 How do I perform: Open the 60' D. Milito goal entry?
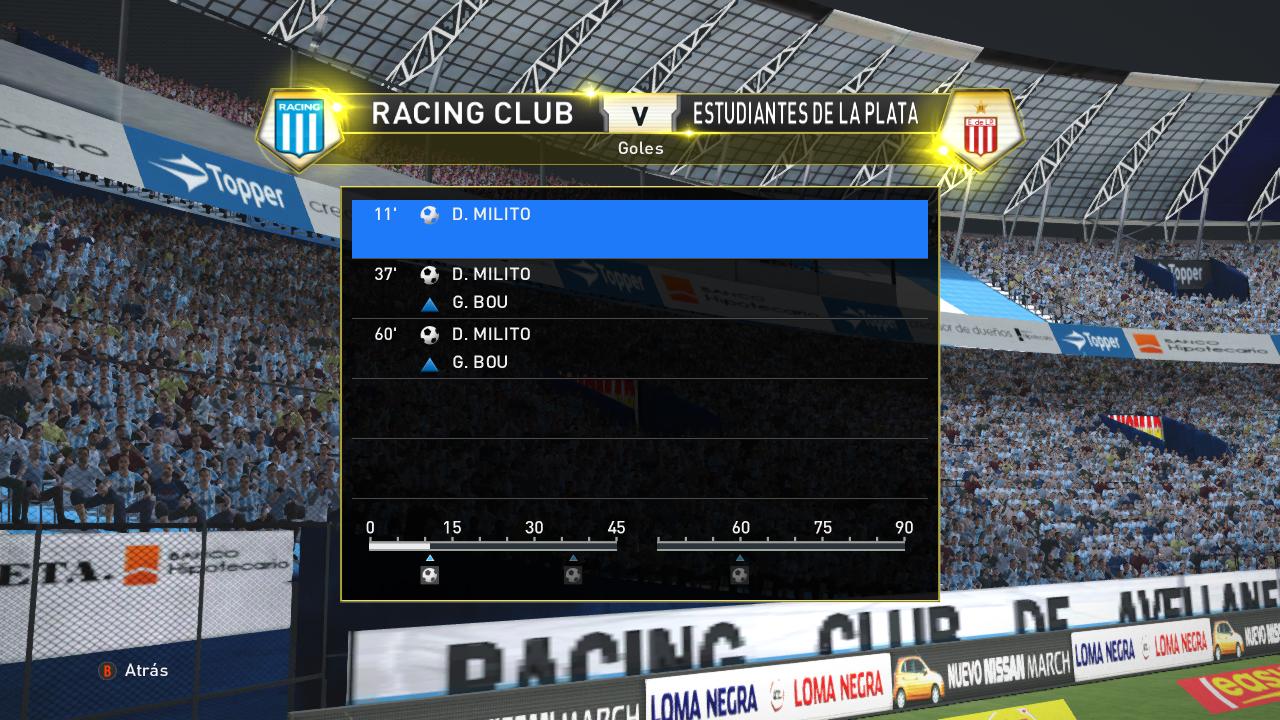click(x=640, y=348)
